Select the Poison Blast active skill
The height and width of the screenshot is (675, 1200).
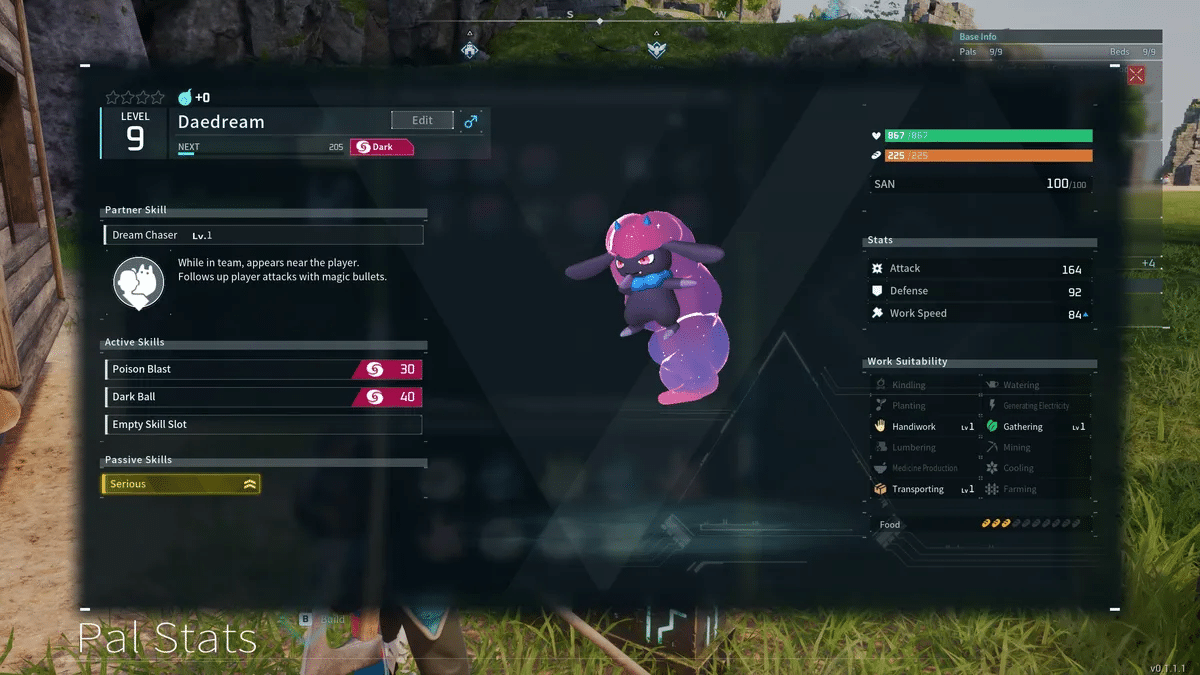[263, 369]
